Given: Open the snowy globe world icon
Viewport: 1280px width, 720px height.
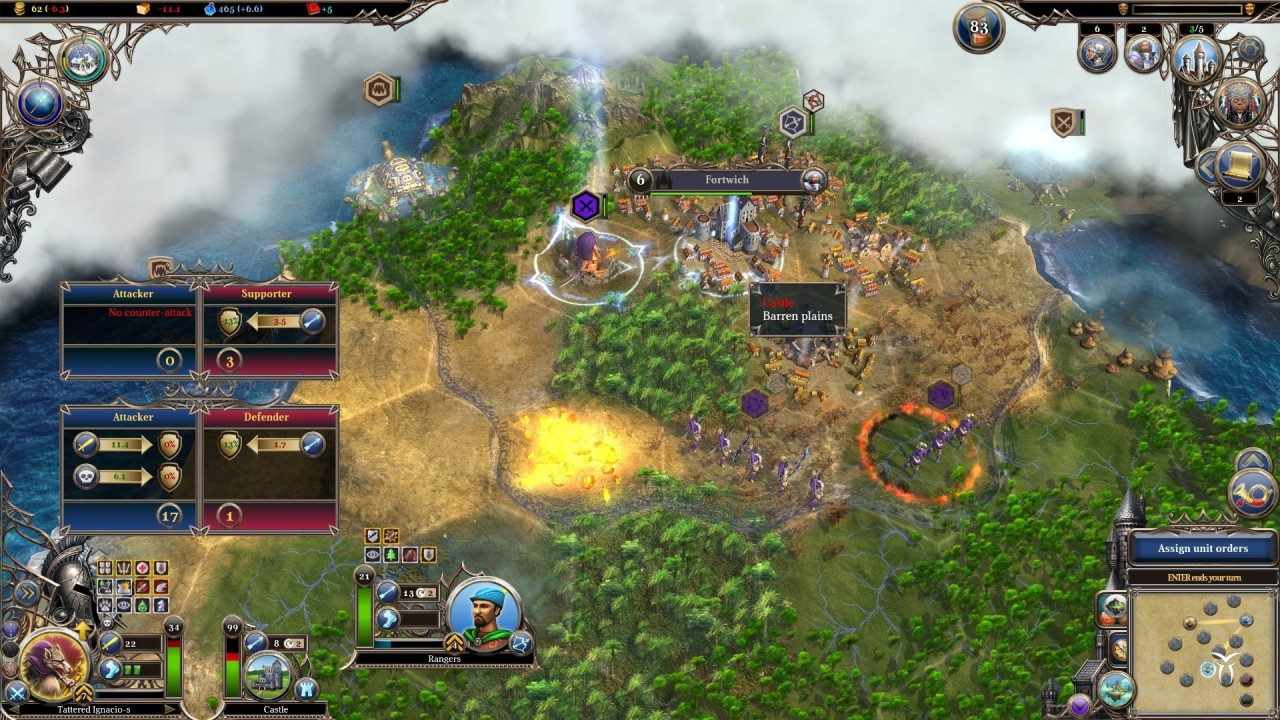Looking at the screenshot, I should coord(83,60).
